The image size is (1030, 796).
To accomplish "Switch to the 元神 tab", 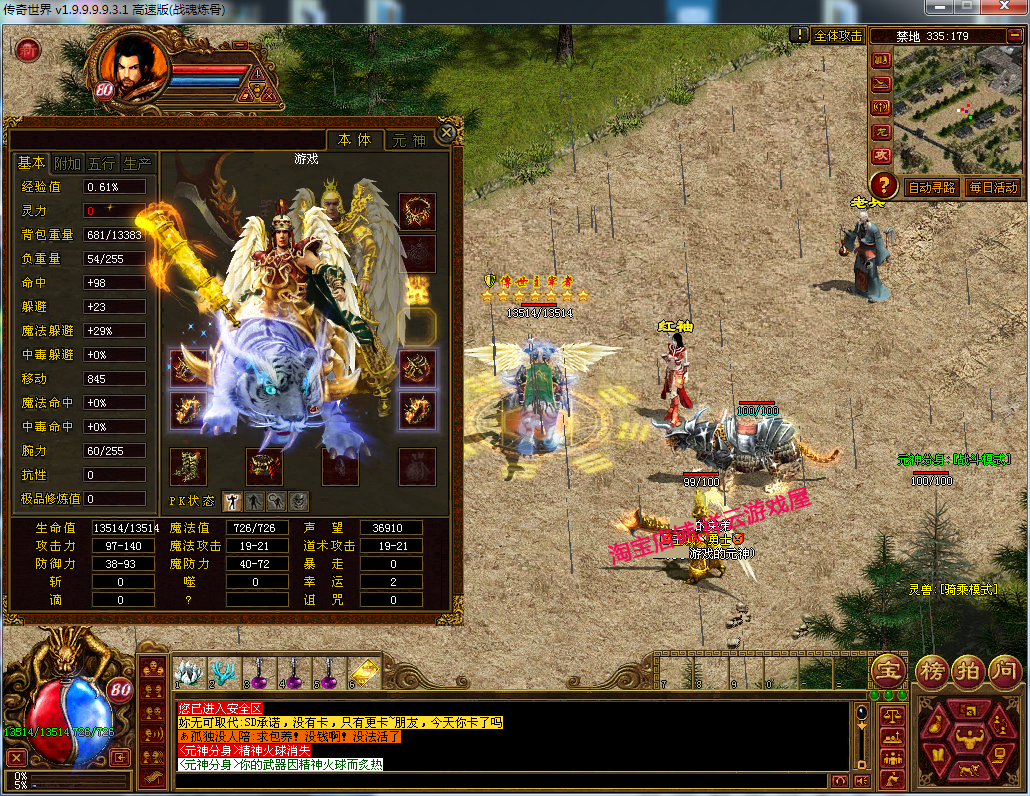I will pyautogui.click(x=408, y=141).
